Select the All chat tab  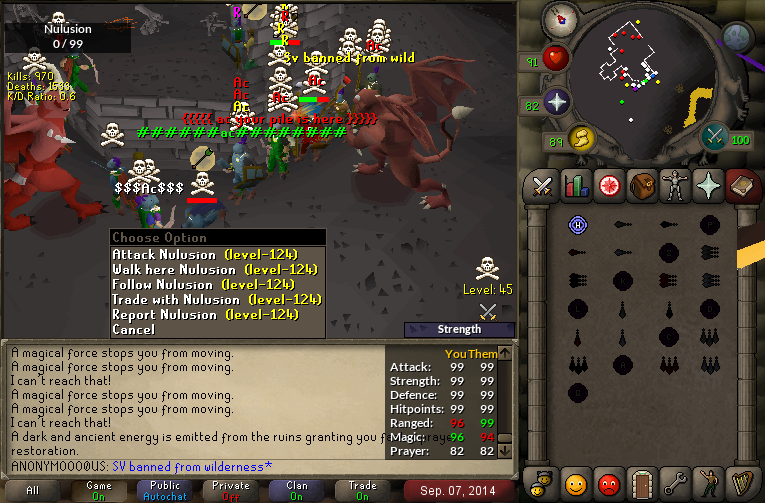point(33,490)
